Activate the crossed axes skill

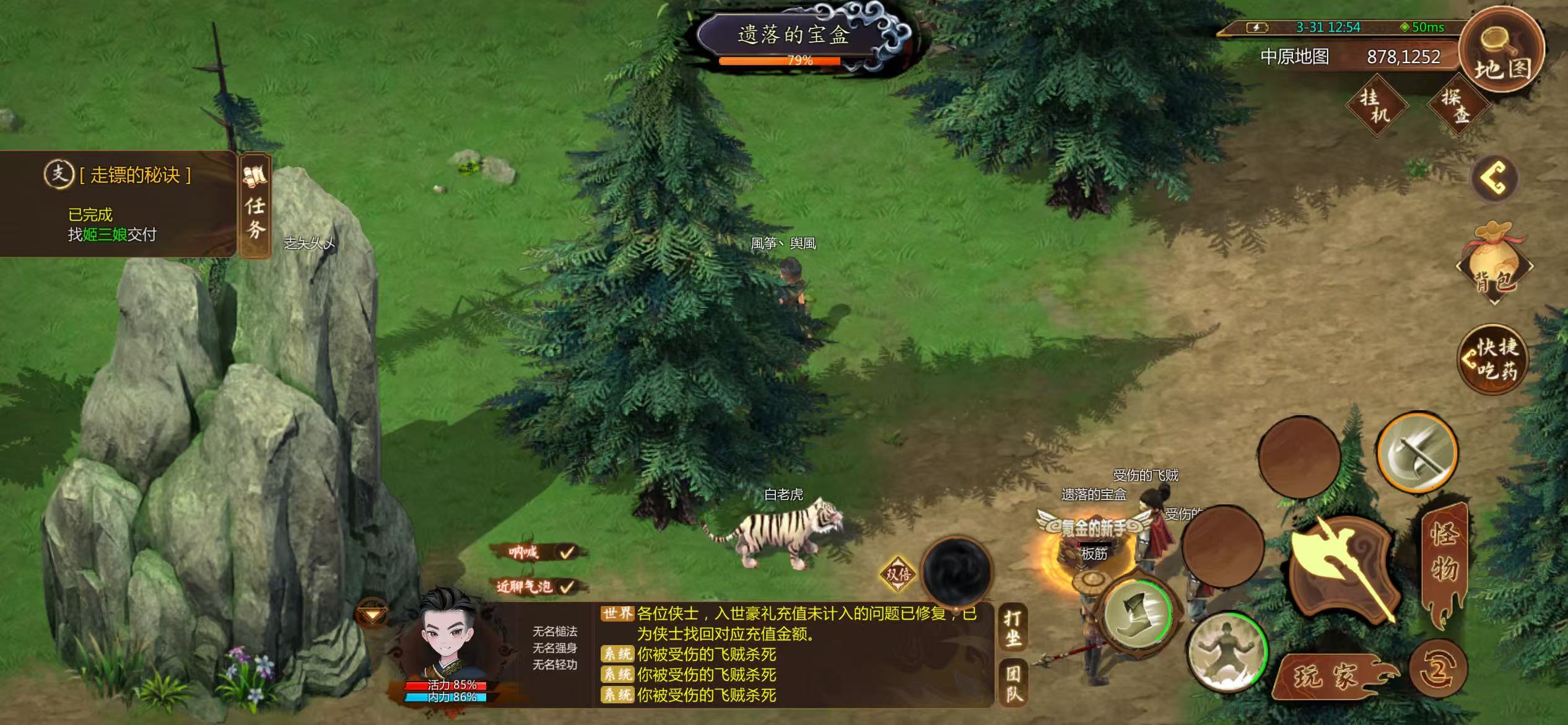pos(1417,452)
